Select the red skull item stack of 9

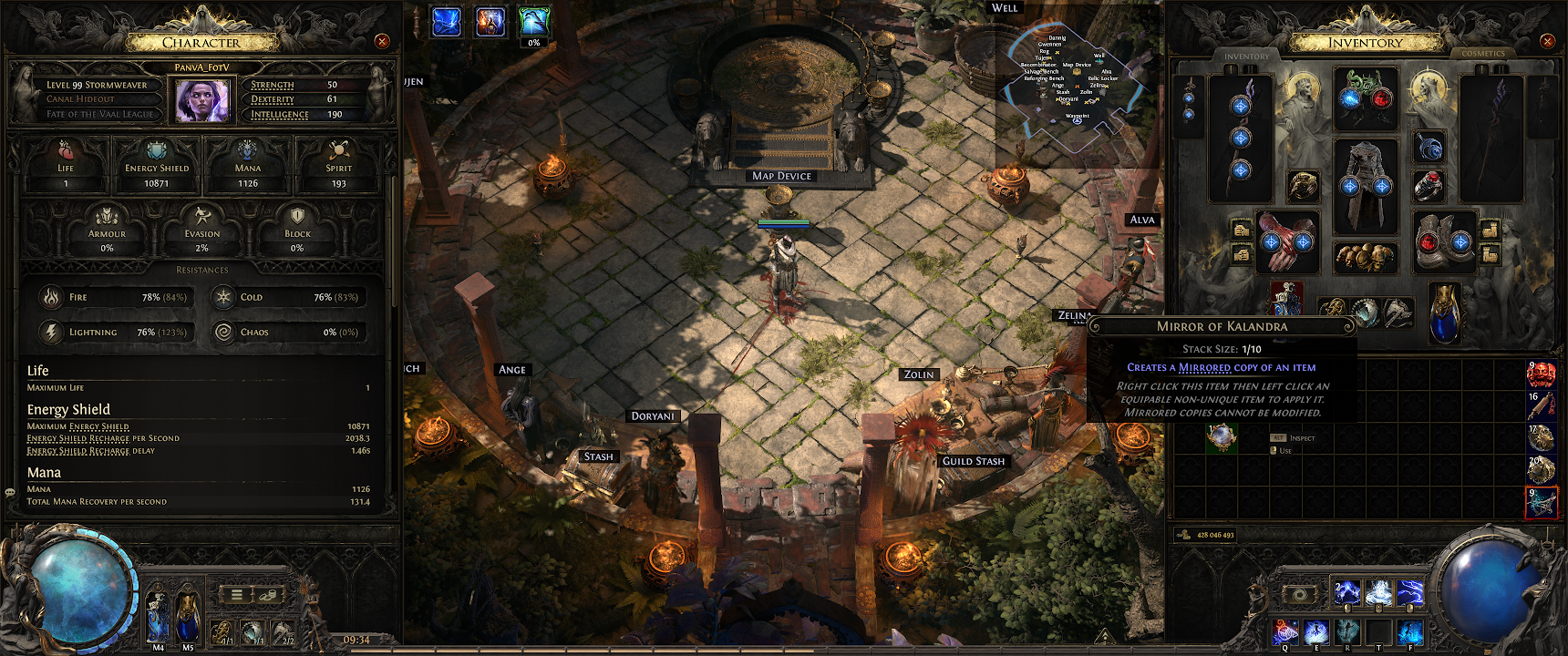[1541, 373]
